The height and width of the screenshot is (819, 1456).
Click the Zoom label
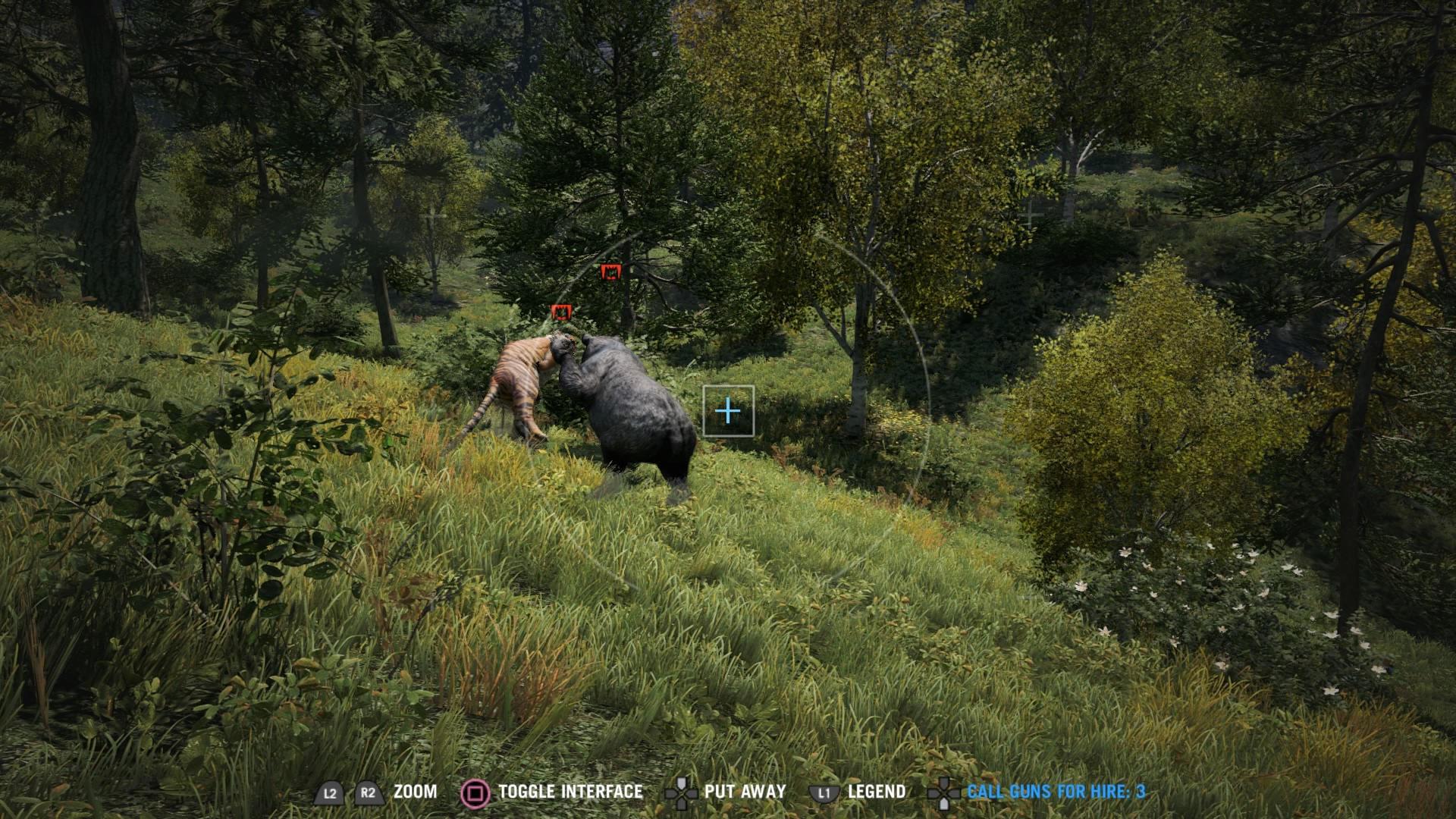click(415, 792)
